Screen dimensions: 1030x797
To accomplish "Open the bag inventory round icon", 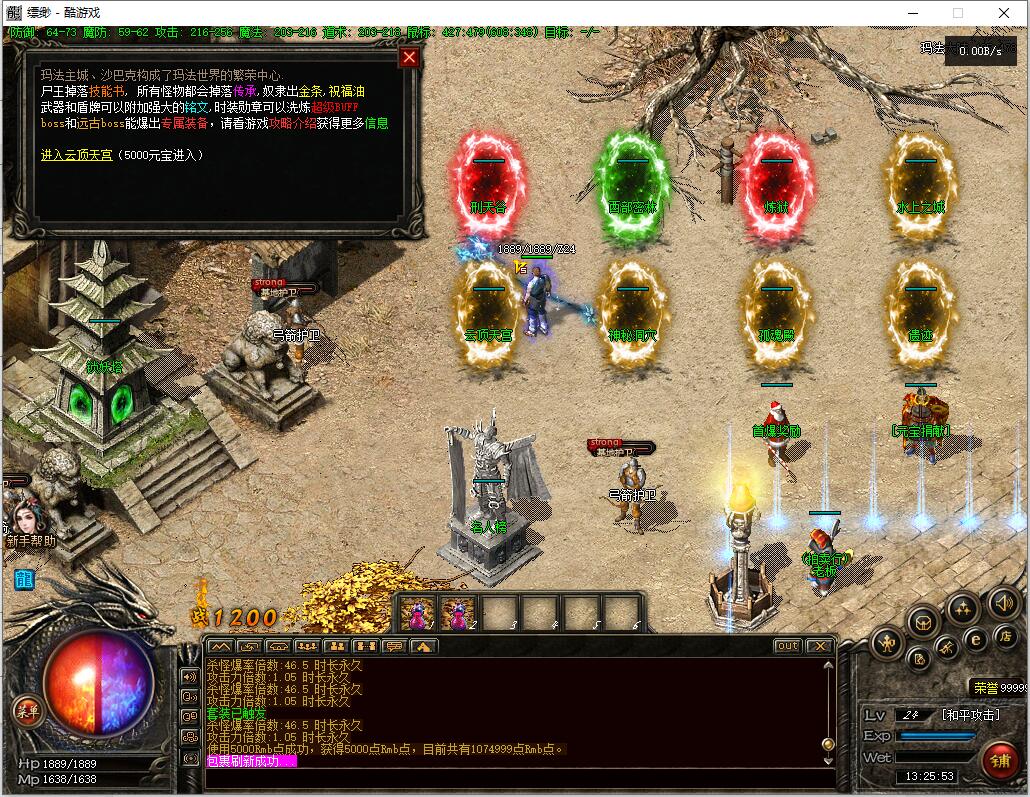I will click(x=922, y=621).
